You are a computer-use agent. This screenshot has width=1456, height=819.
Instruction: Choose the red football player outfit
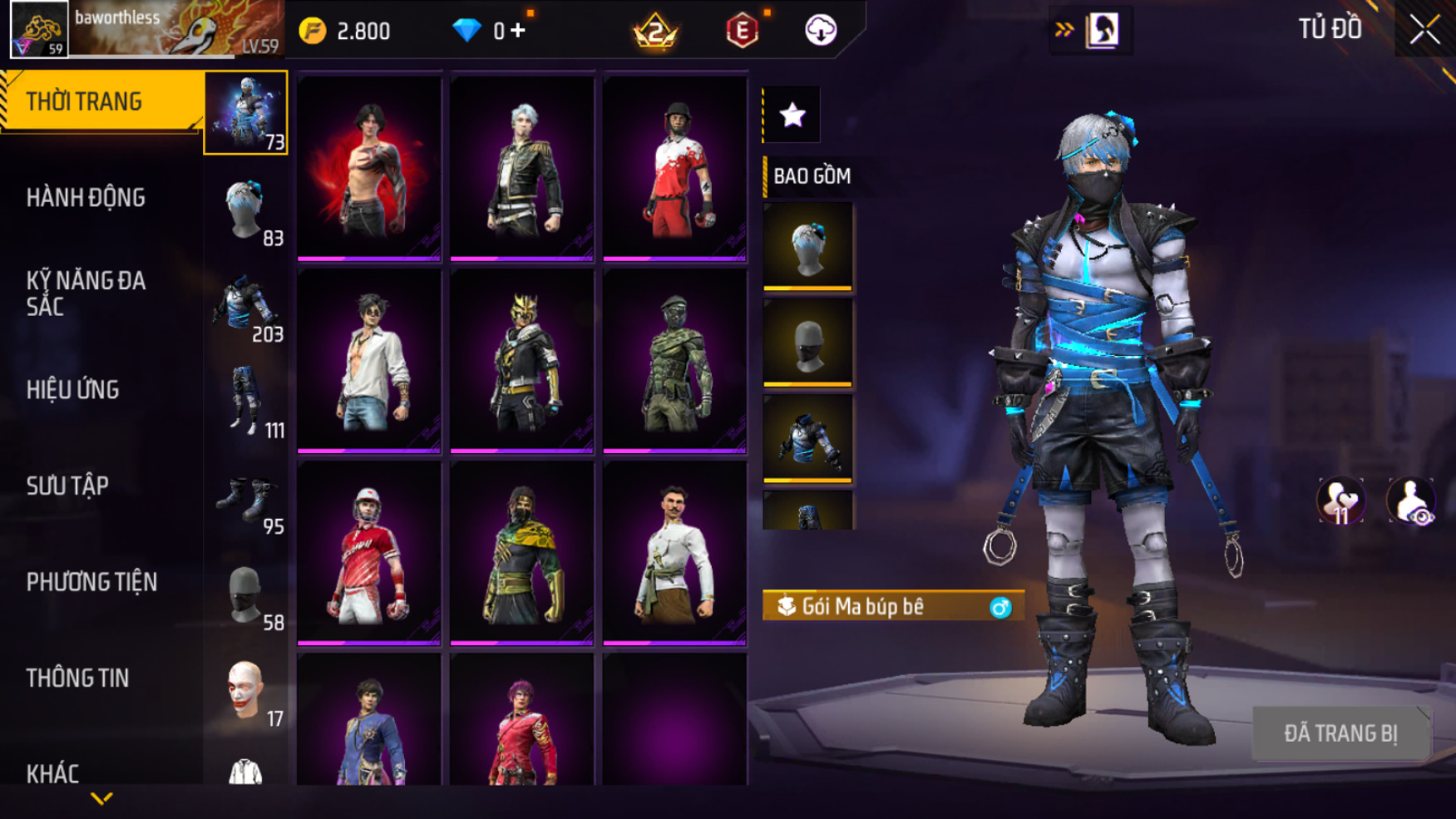tap(369, 552)
